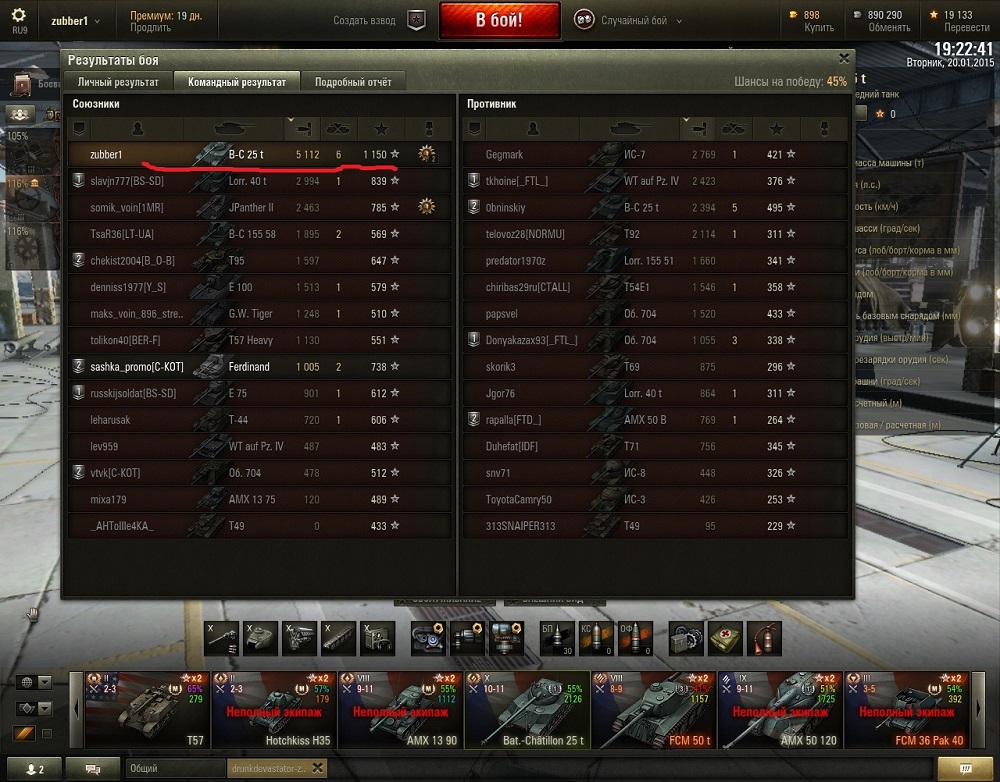Click "Продлить" to extend premium
The width and height of the screenshot is (1000, 782).
(x=150, y=28)
